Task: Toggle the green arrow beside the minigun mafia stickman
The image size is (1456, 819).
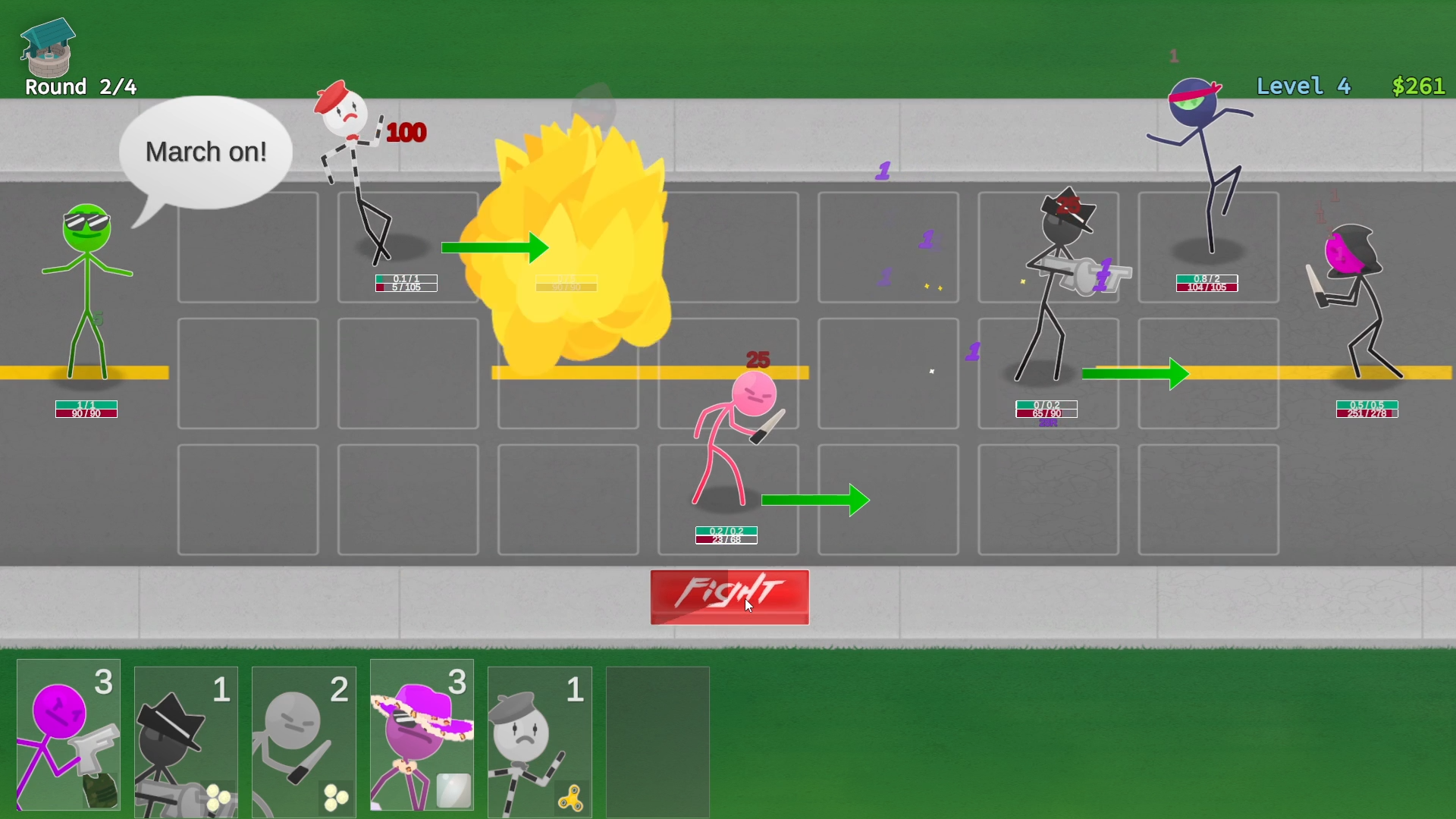Action: (x=1135, y=373)
